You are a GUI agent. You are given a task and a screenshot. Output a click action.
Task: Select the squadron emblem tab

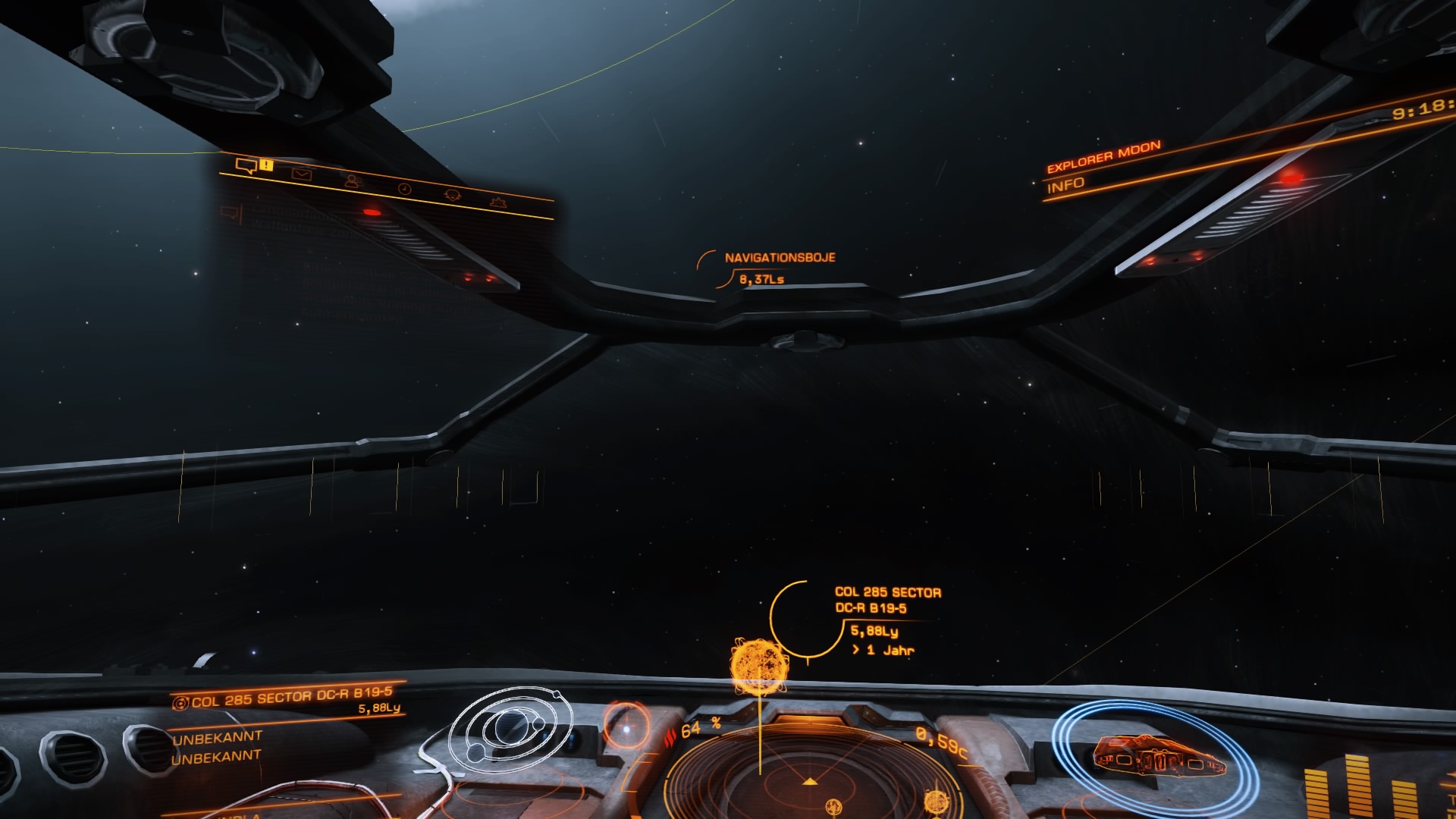click(x=453, y=195)
